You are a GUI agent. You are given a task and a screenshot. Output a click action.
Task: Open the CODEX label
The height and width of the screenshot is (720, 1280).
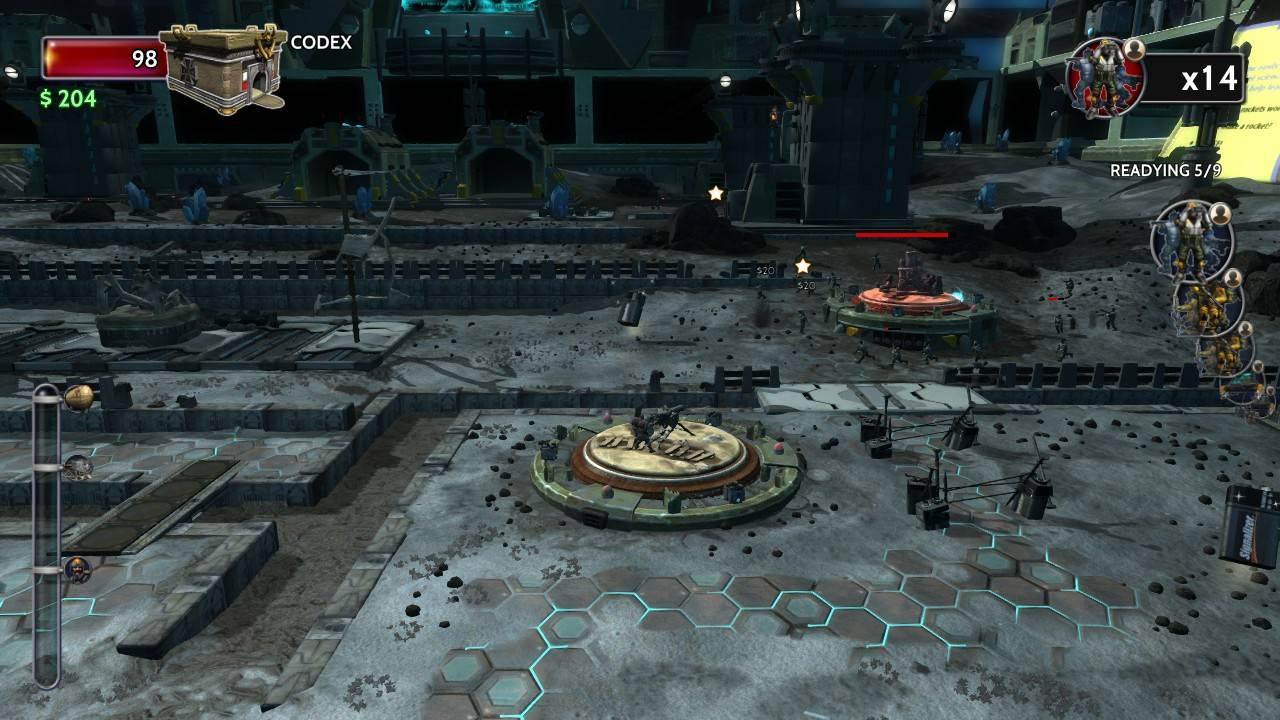pos(321,43)
